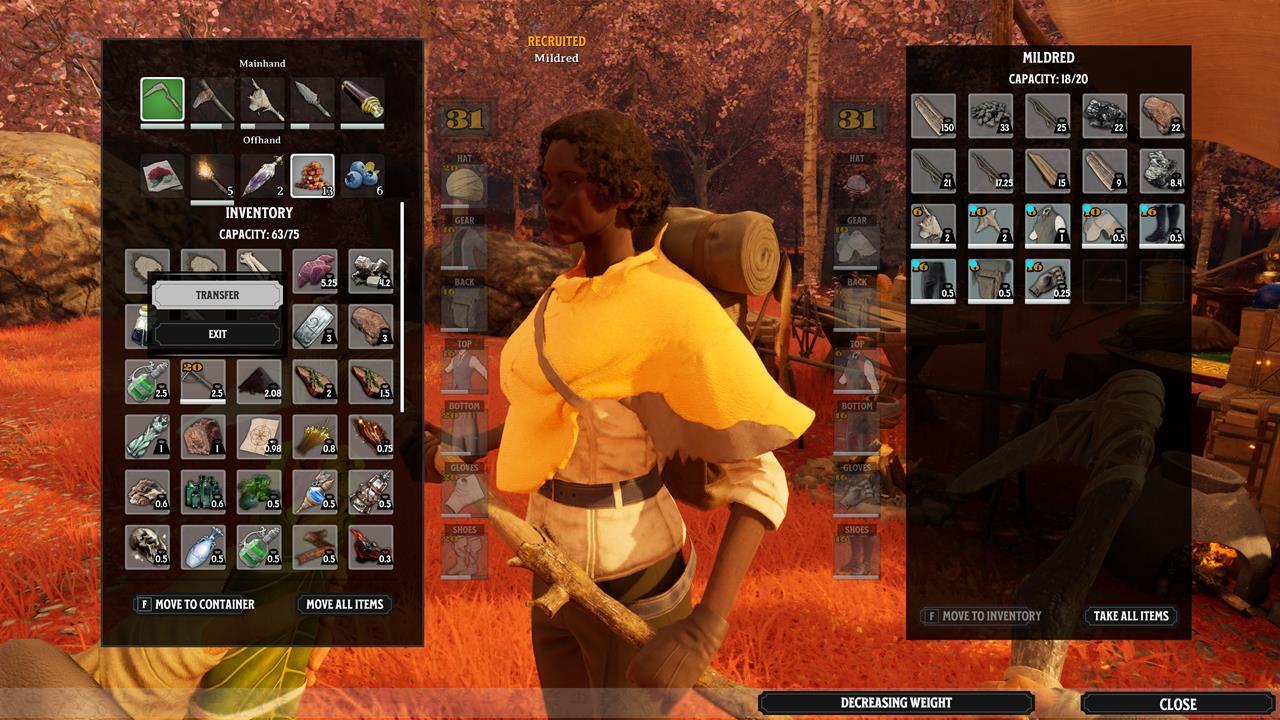Equip the pickaxe from the Mainhand row
The height and width of the screenshot is (720, 1280).
click(x=212, y=98)
